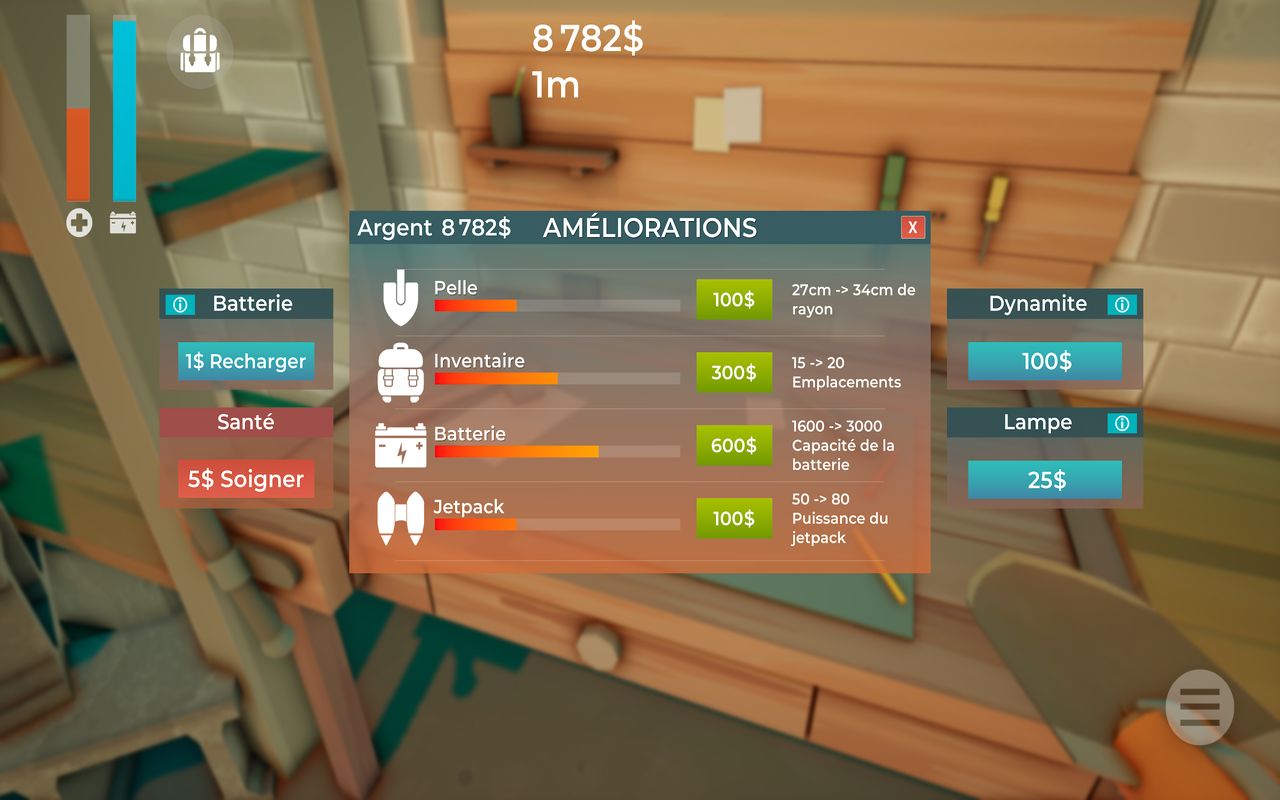The width and height of the screenshot is (1280, 800).
Task: View the Lampe info icon
Action: (1122, 424)
